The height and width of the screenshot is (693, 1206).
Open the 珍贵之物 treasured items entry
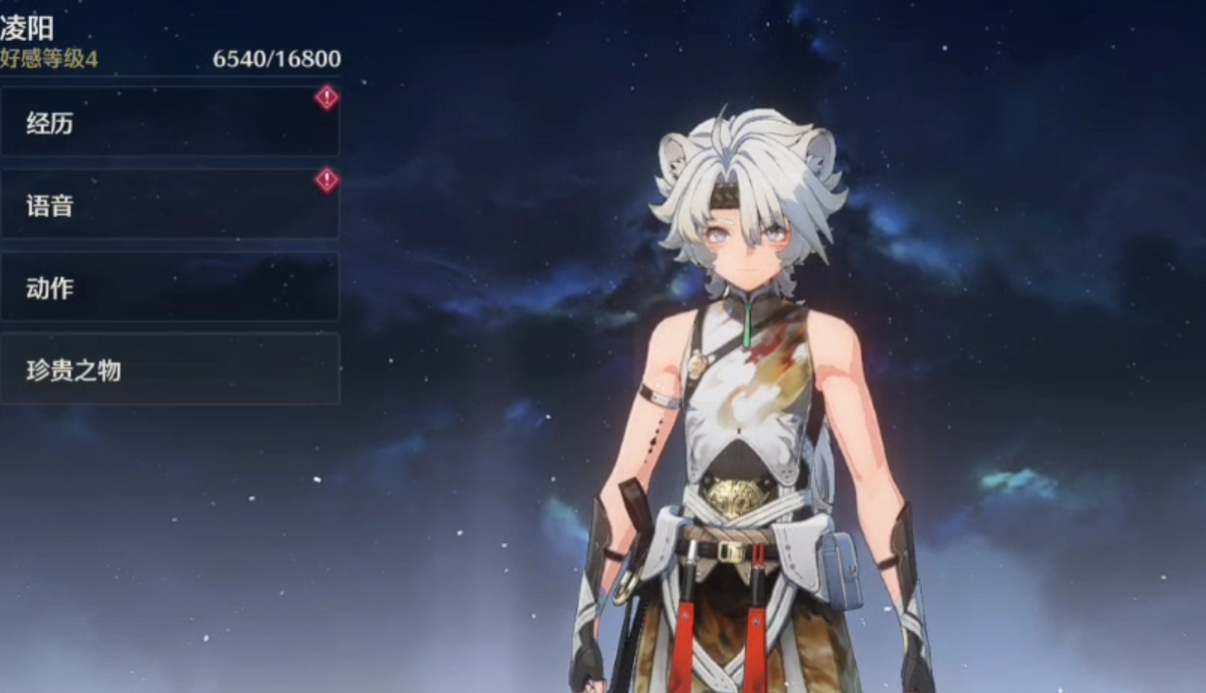(x=169, y=370)
